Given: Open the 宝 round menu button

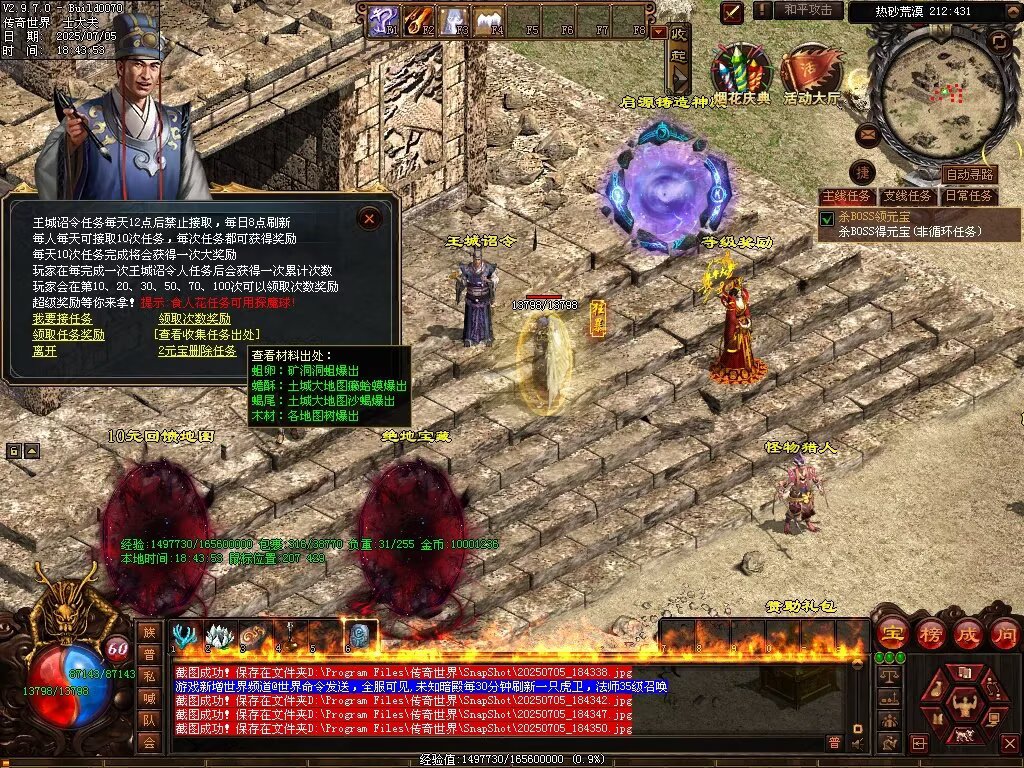Looking at the screenshot, I should tap(891, 633).
